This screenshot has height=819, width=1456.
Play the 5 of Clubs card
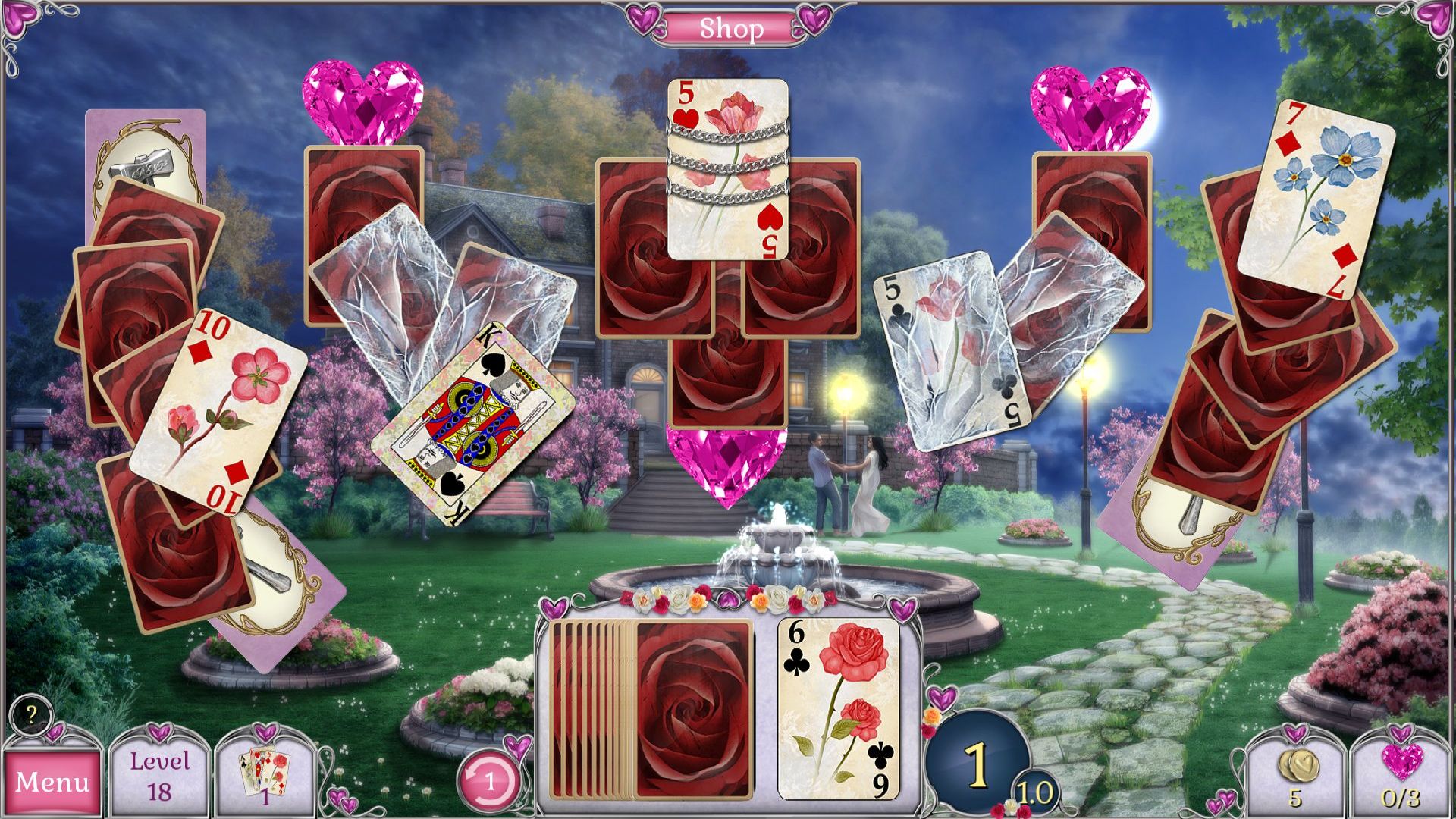pyautogui.click(x=946, y=349)
